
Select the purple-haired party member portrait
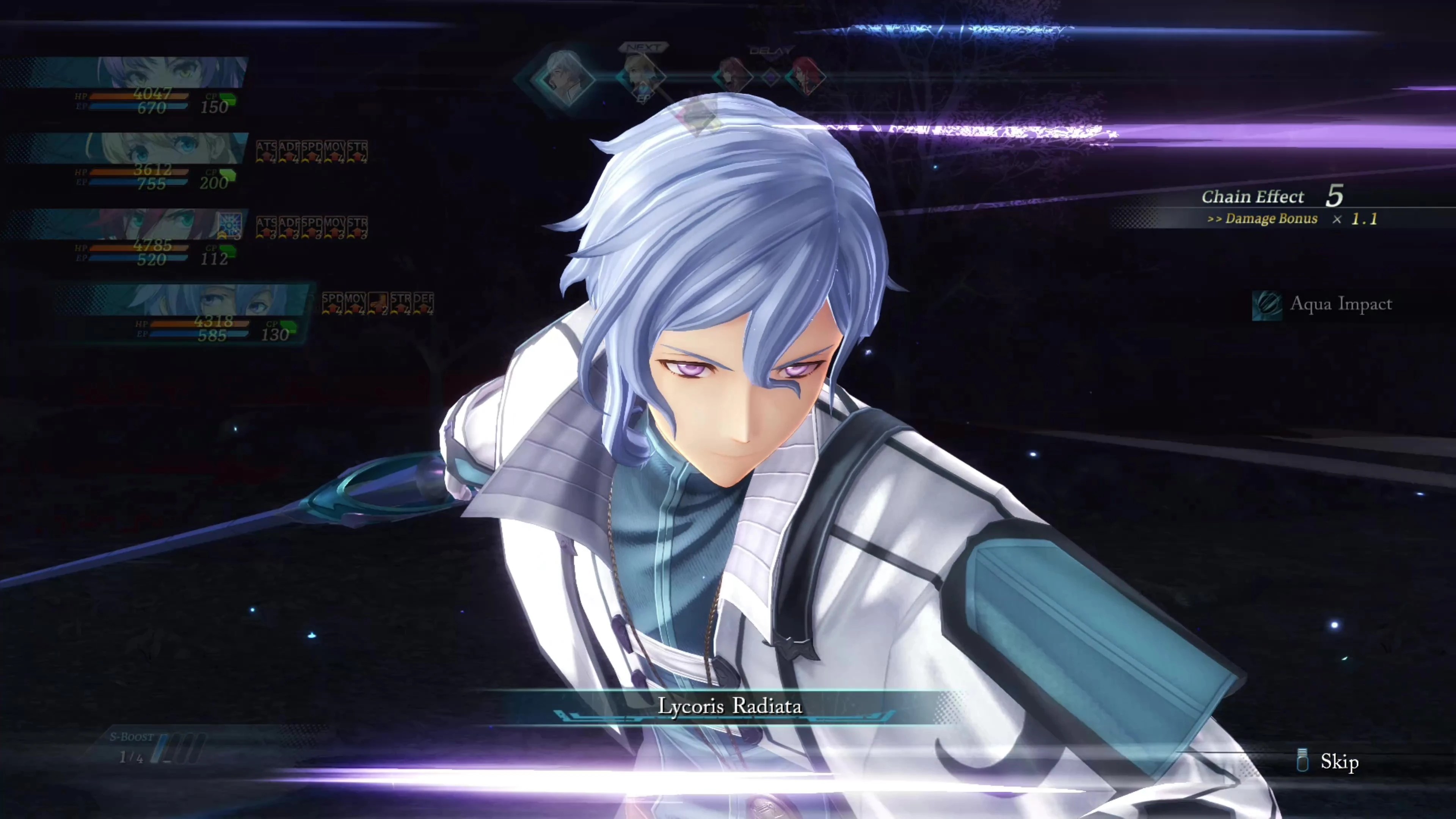pyautogui.click(x=169, y=72)
